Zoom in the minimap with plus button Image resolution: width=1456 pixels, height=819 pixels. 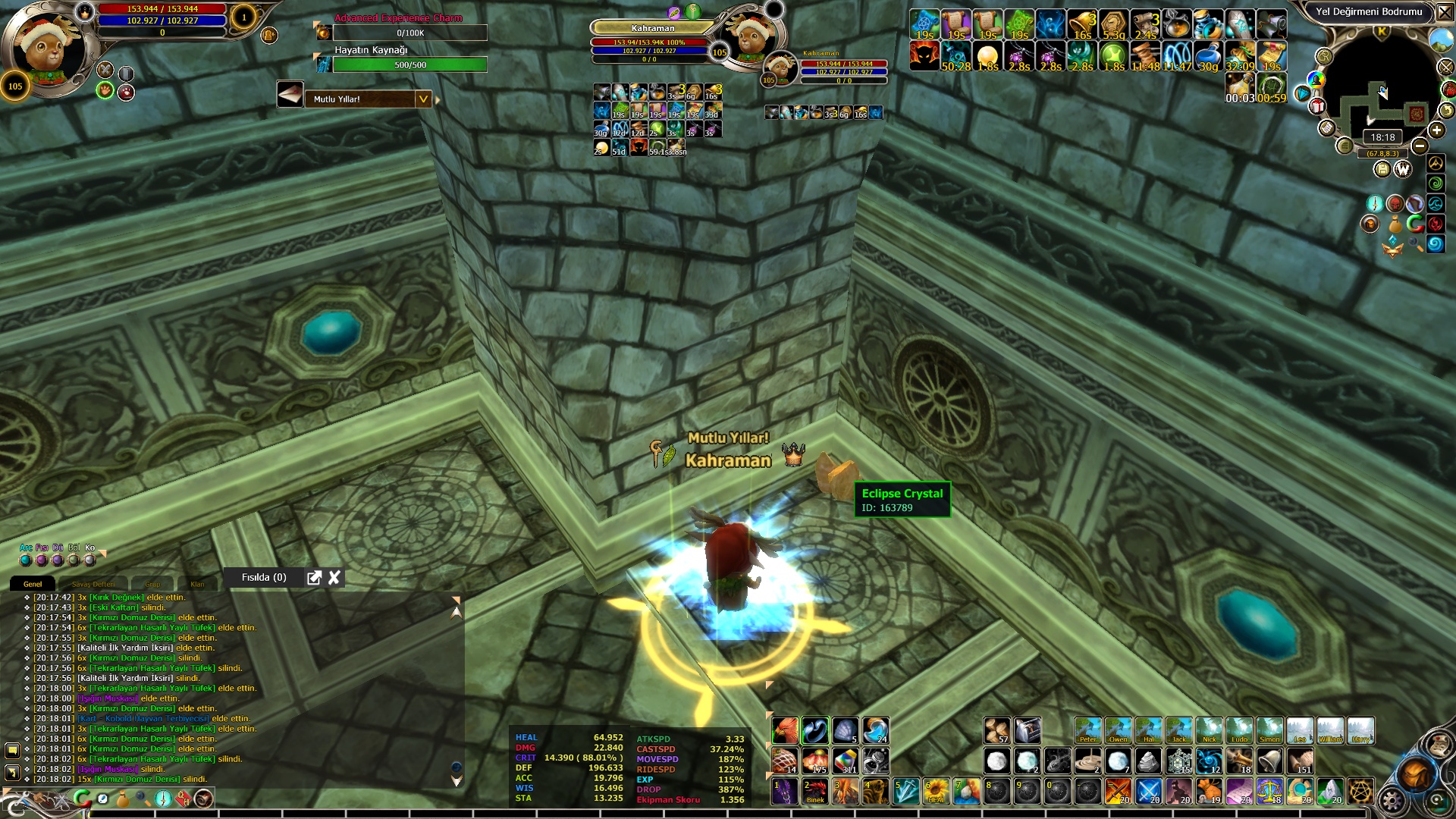(x=1436, y=130)
